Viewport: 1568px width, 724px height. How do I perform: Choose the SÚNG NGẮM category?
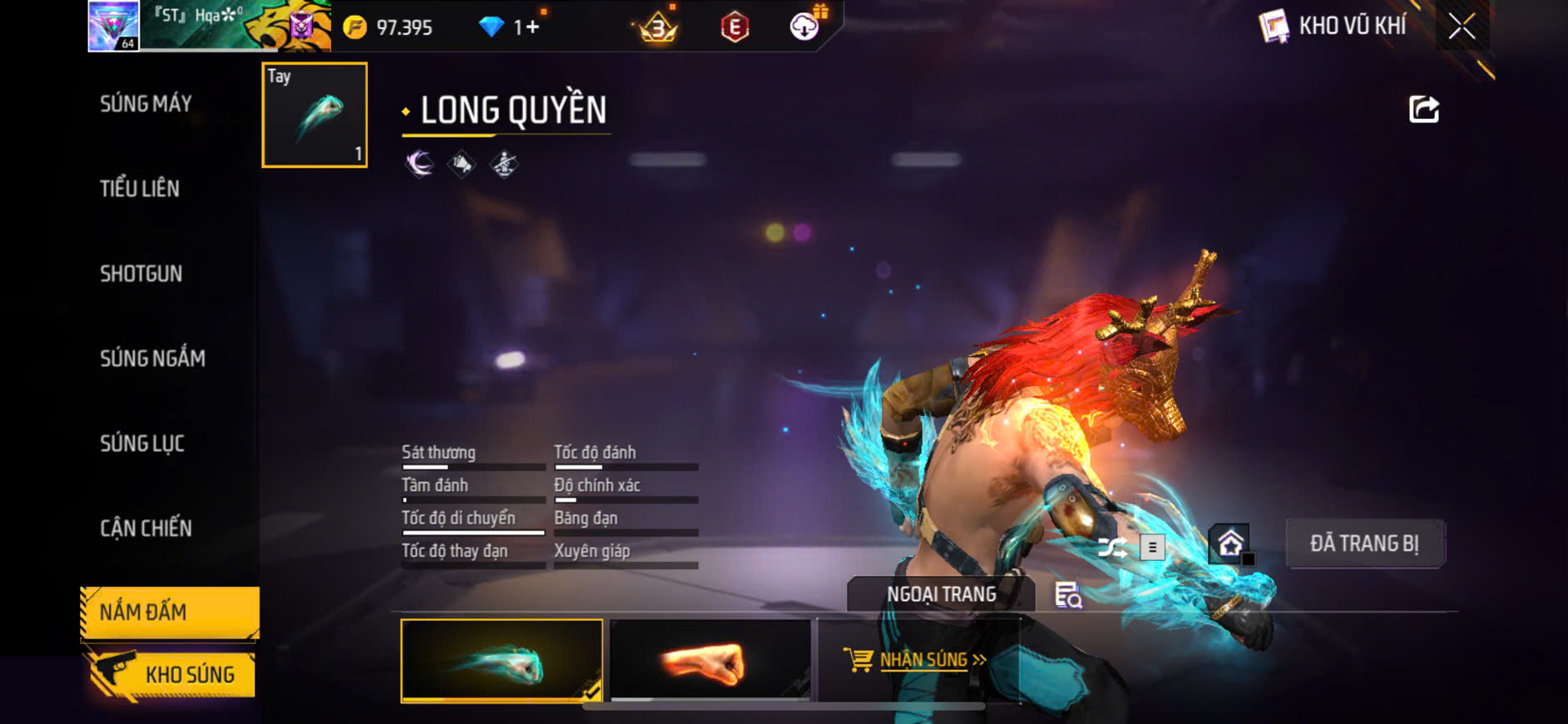[152, 359]
